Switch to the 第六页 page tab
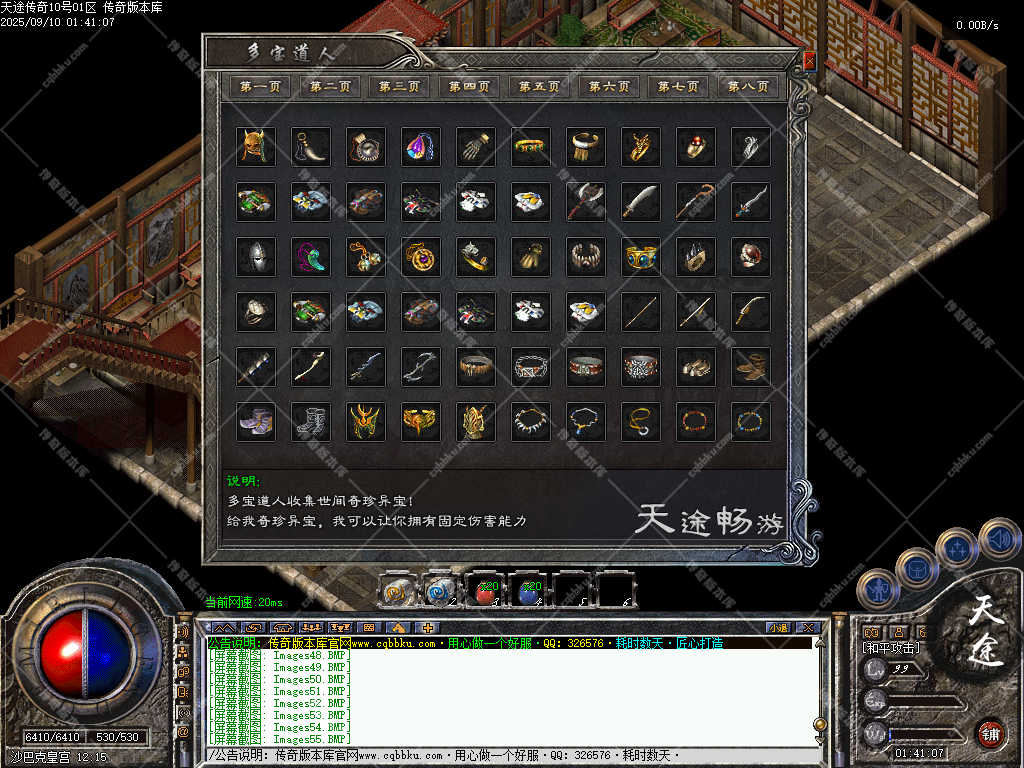Viewport: 1024px width, 768px height. point(609,87)
